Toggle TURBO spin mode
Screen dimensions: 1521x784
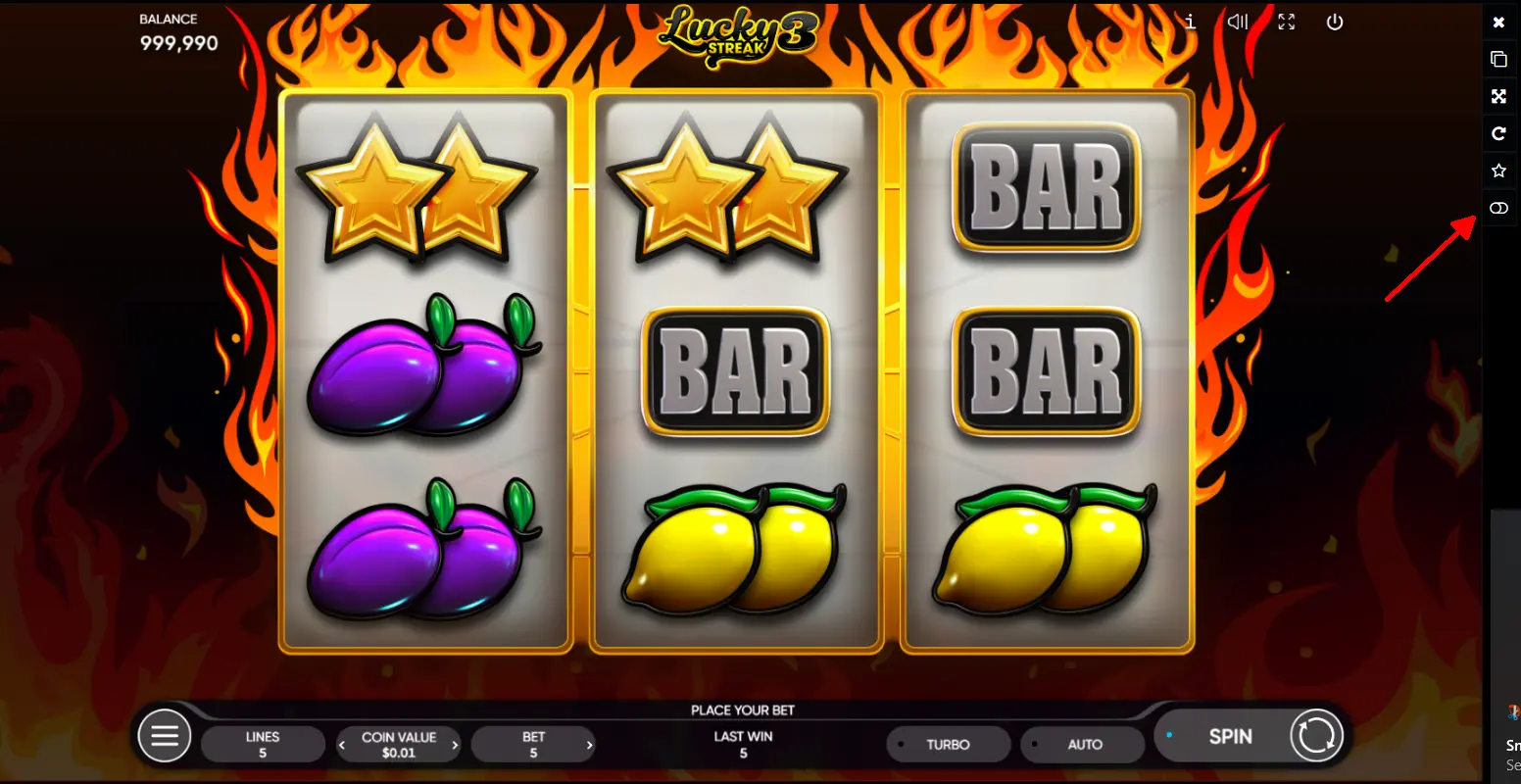click(x=947, y=745)
